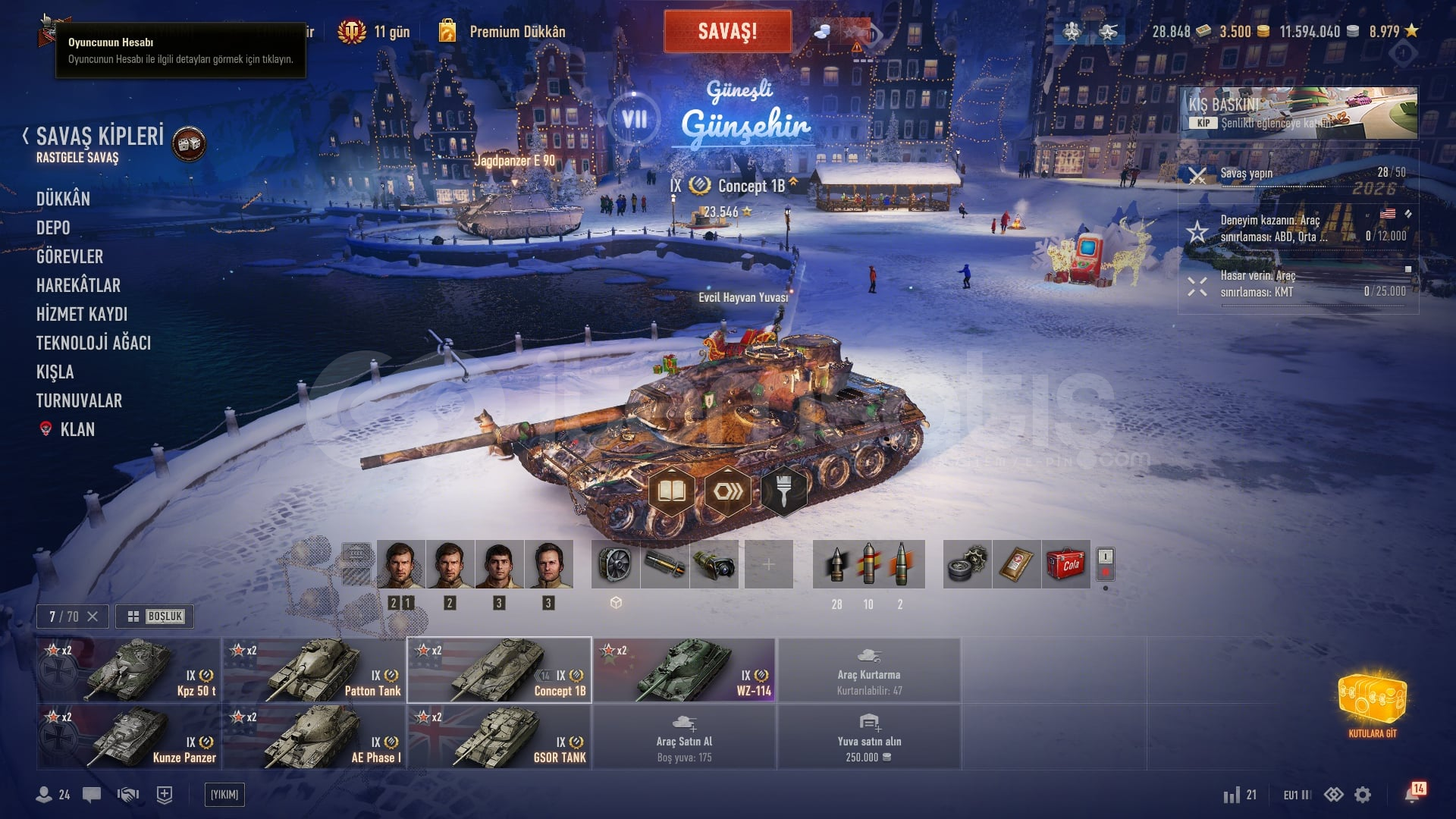1456x819 pixels.
Task: Open the KLAN menu entry
Action: pyautogui.click(x=77, y=429)
